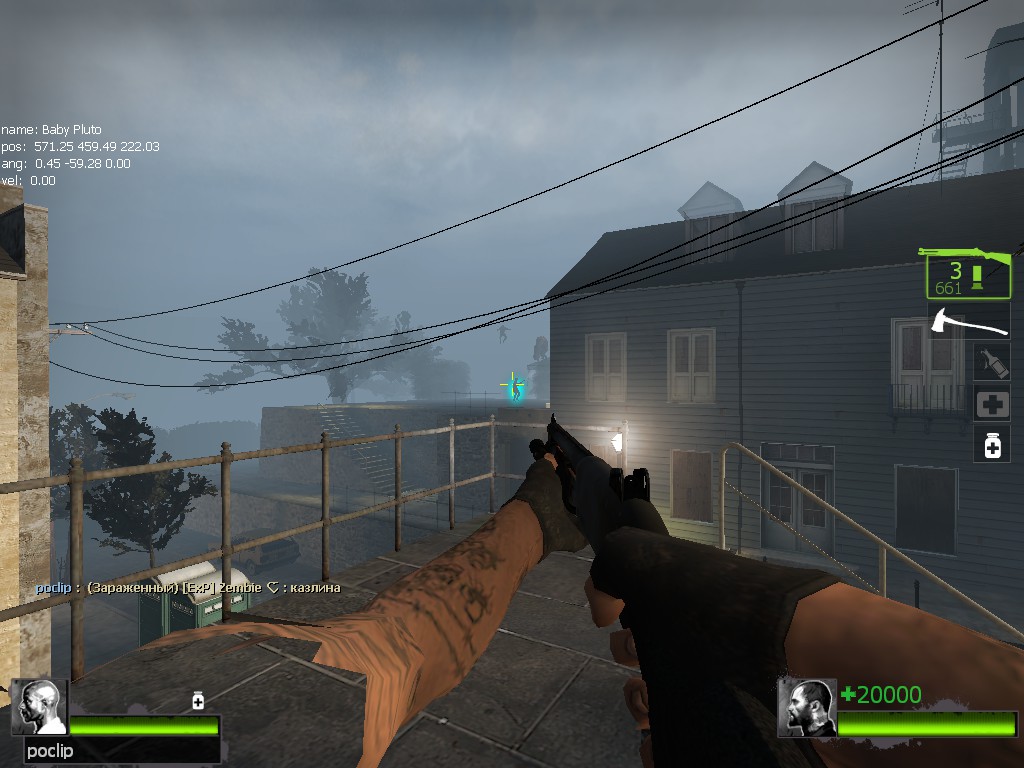The image size is (1024, 768).
Task: Choose the first aid kit slot
Action: [992, 404]
